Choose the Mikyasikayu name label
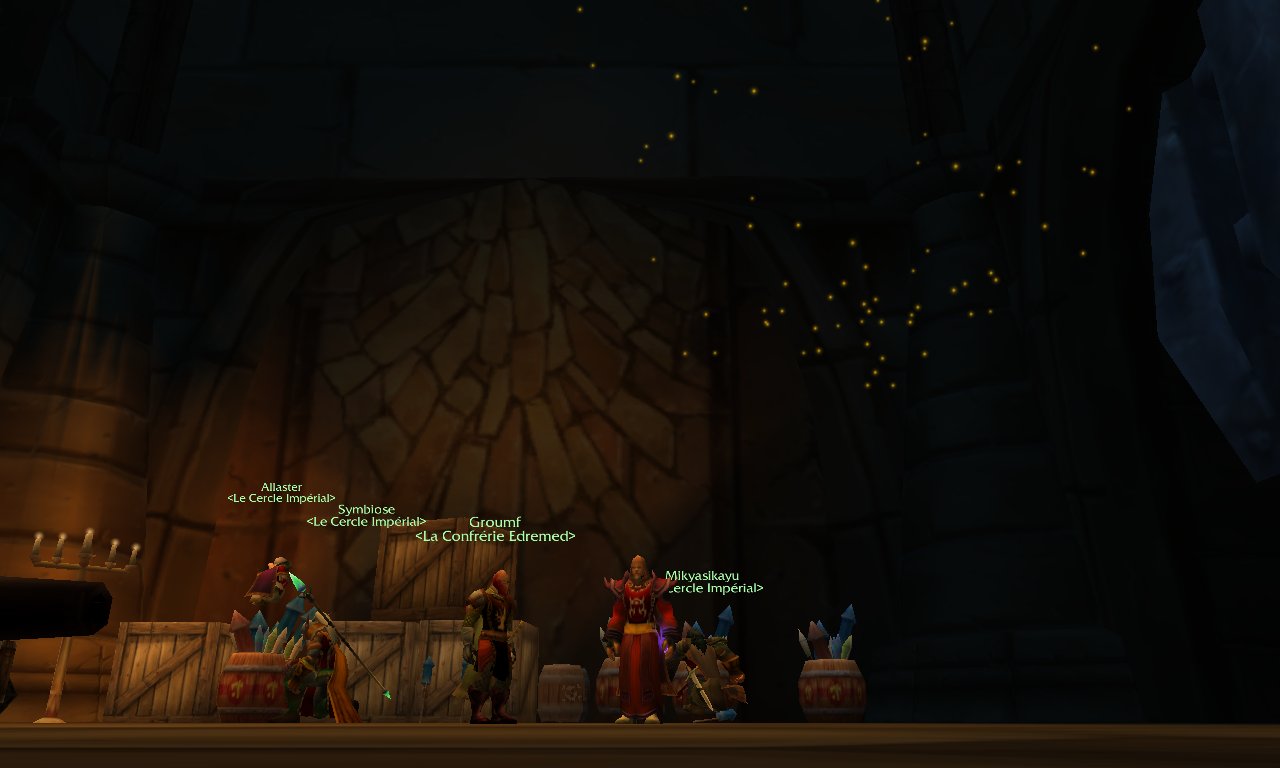 [x=702, y=575]
